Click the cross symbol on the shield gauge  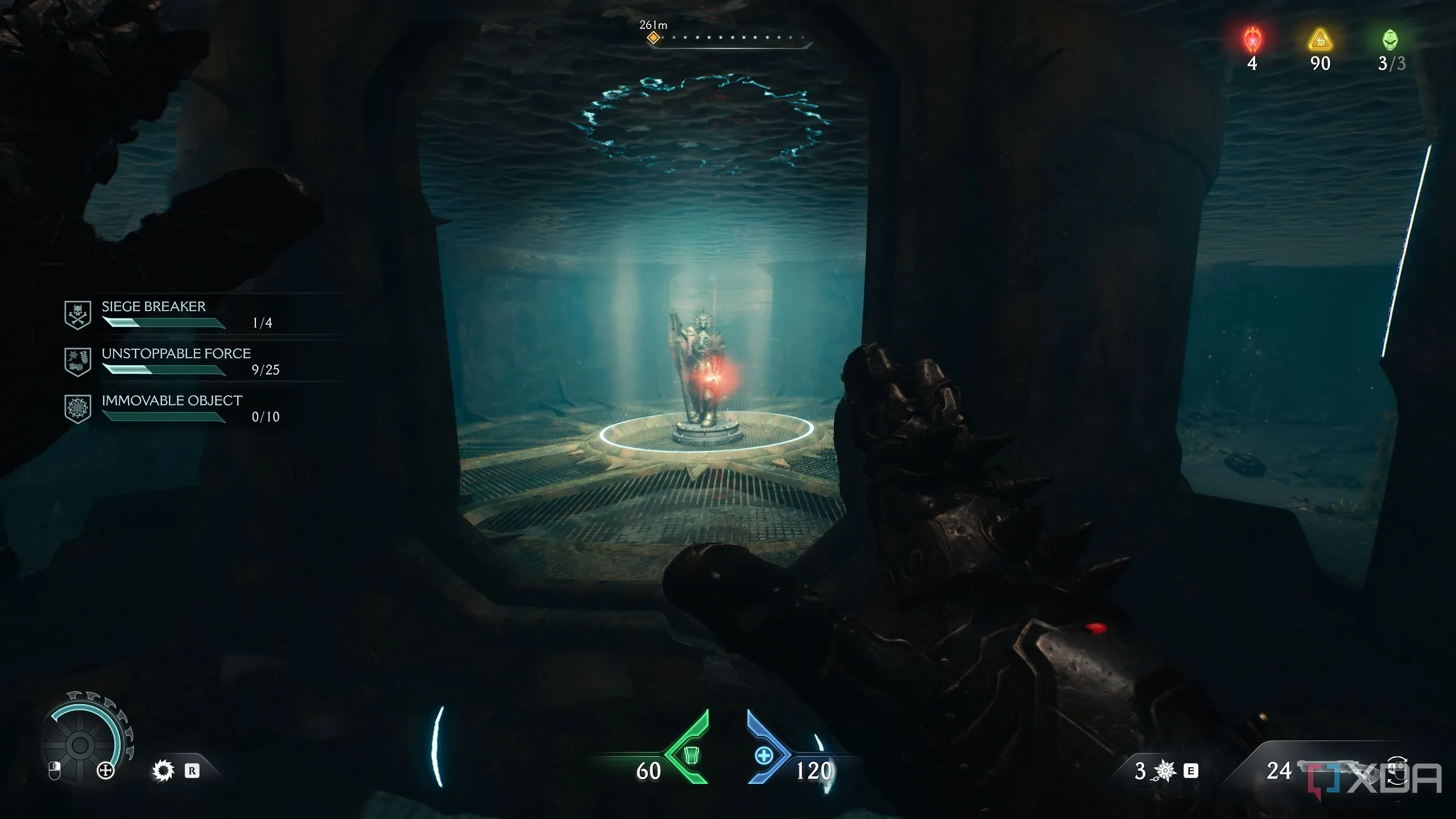tap(106, 771)
